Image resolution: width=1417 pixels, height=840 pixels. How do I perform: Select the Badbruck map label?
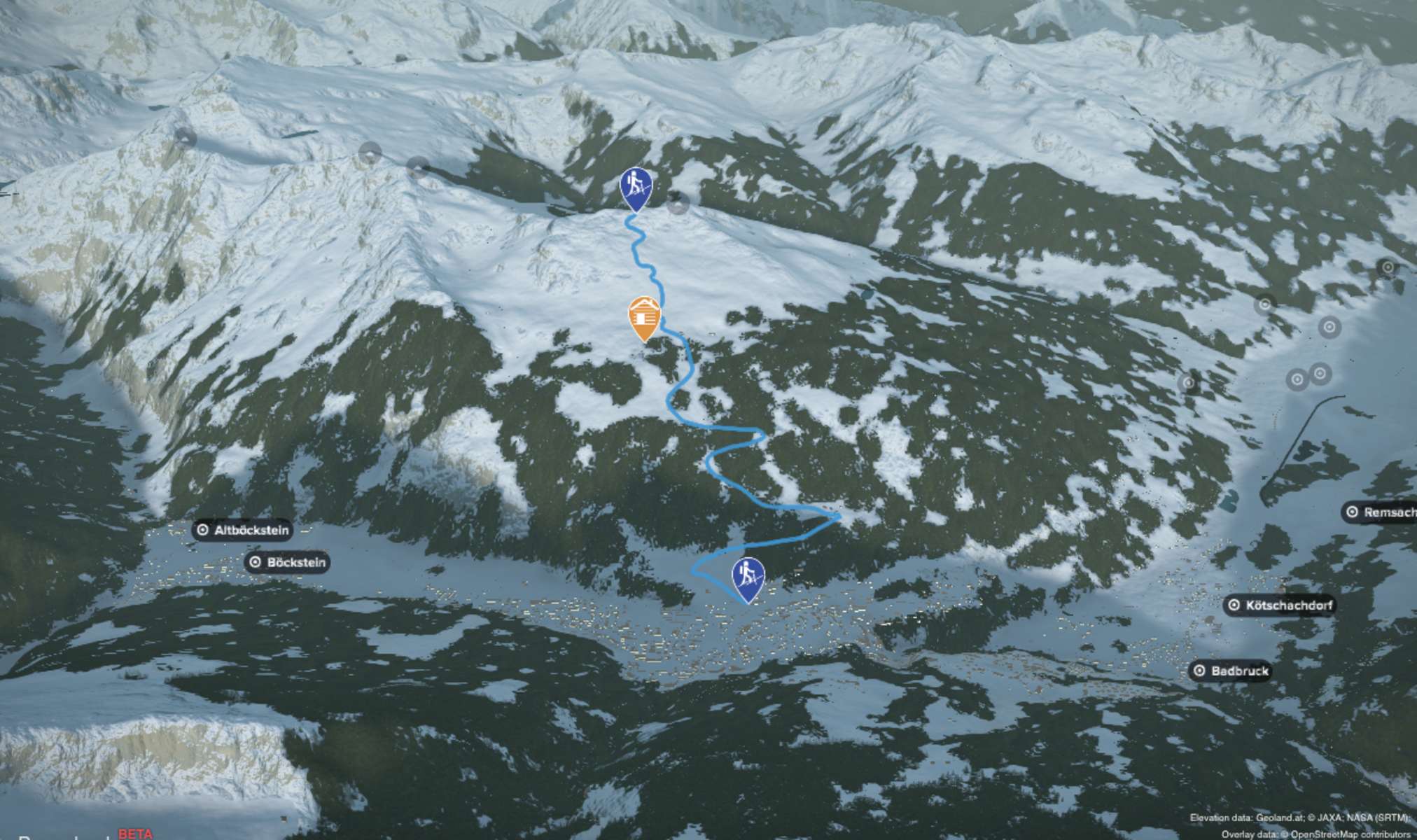tap(1231, 671)
